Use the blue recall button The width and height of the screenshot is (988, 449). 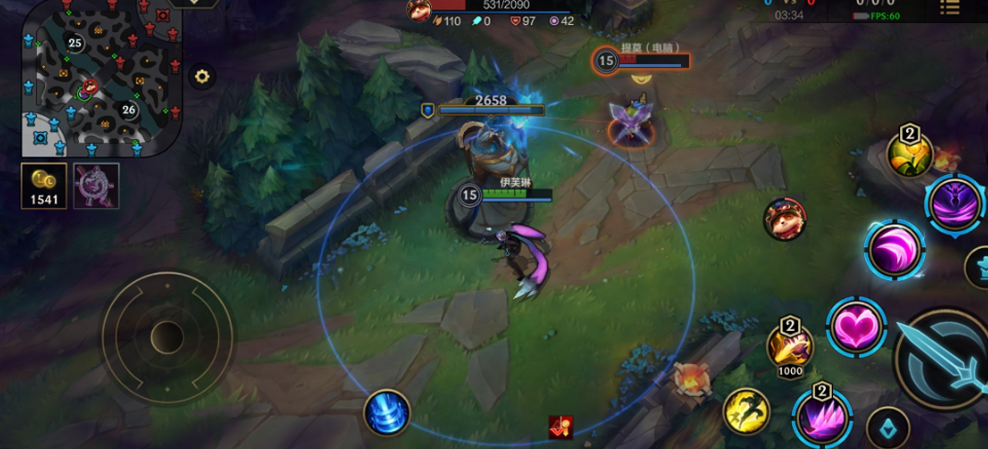click(386, 412)
